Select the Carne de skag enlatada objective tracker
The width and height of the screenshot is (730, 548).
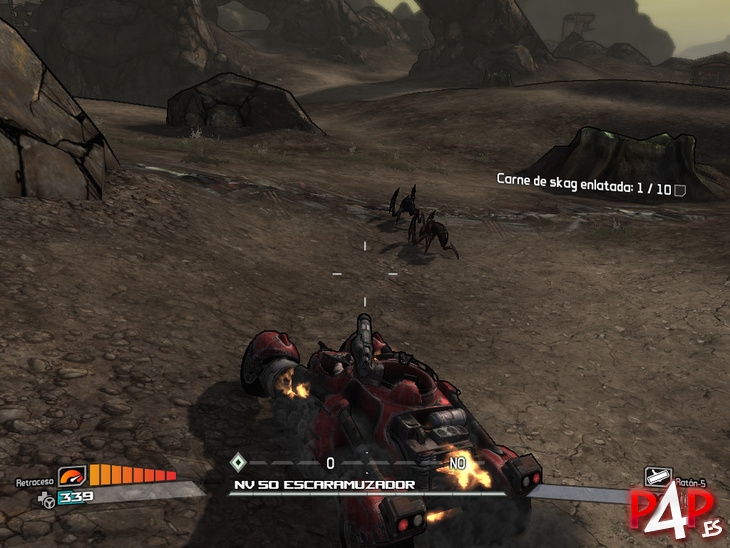590,187
